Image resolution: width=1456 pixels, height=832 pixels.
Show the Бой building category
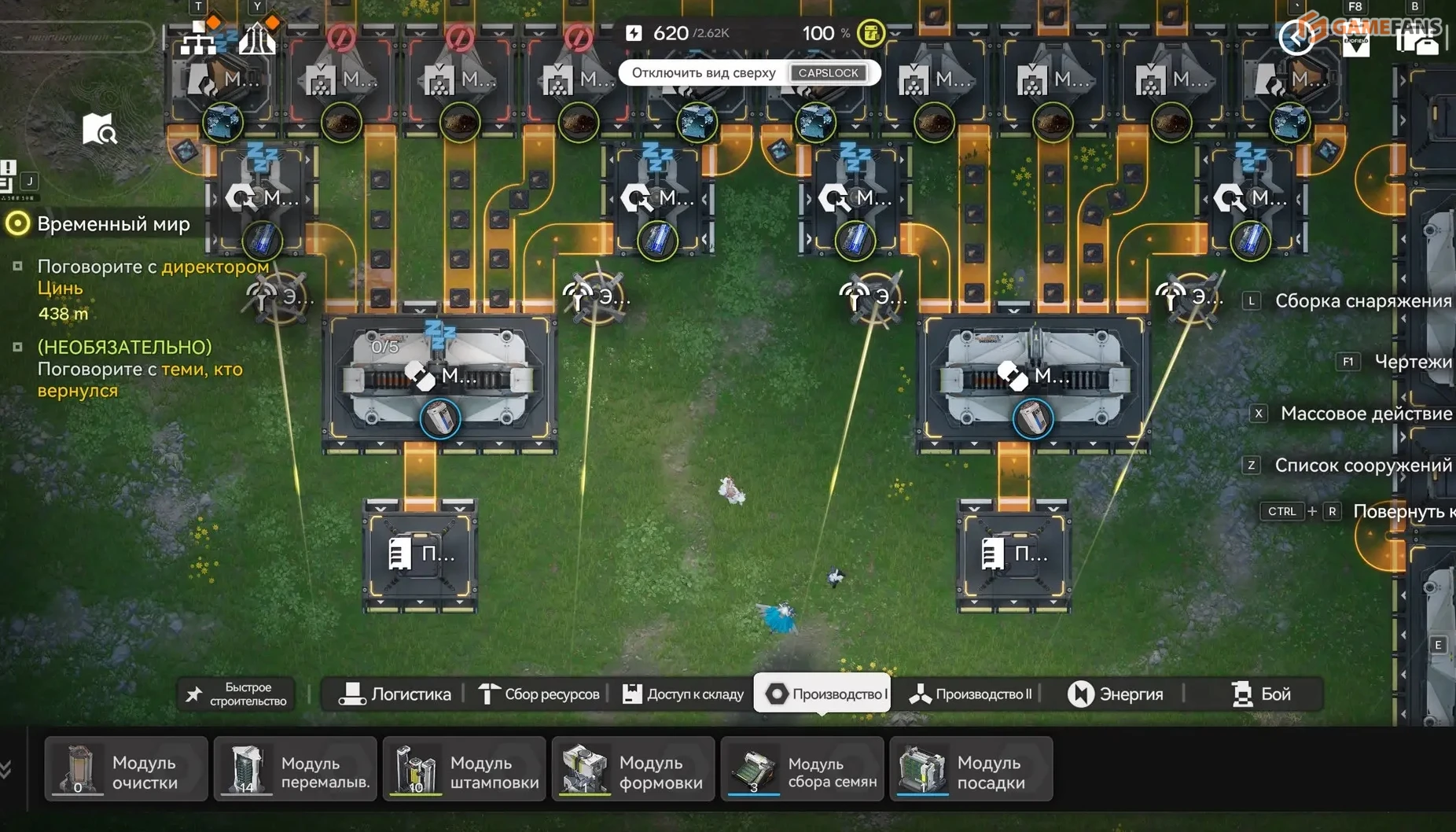(x=1261, y=694)
